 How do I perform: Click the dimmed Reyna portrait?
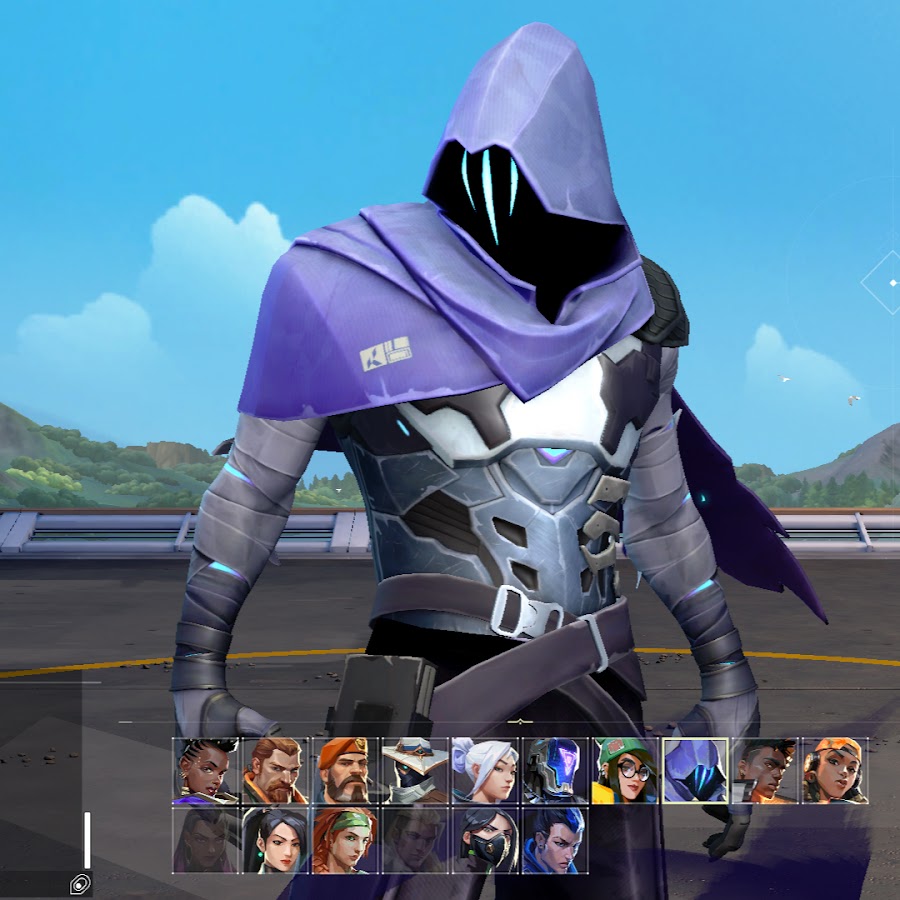[x=206, y=840]
